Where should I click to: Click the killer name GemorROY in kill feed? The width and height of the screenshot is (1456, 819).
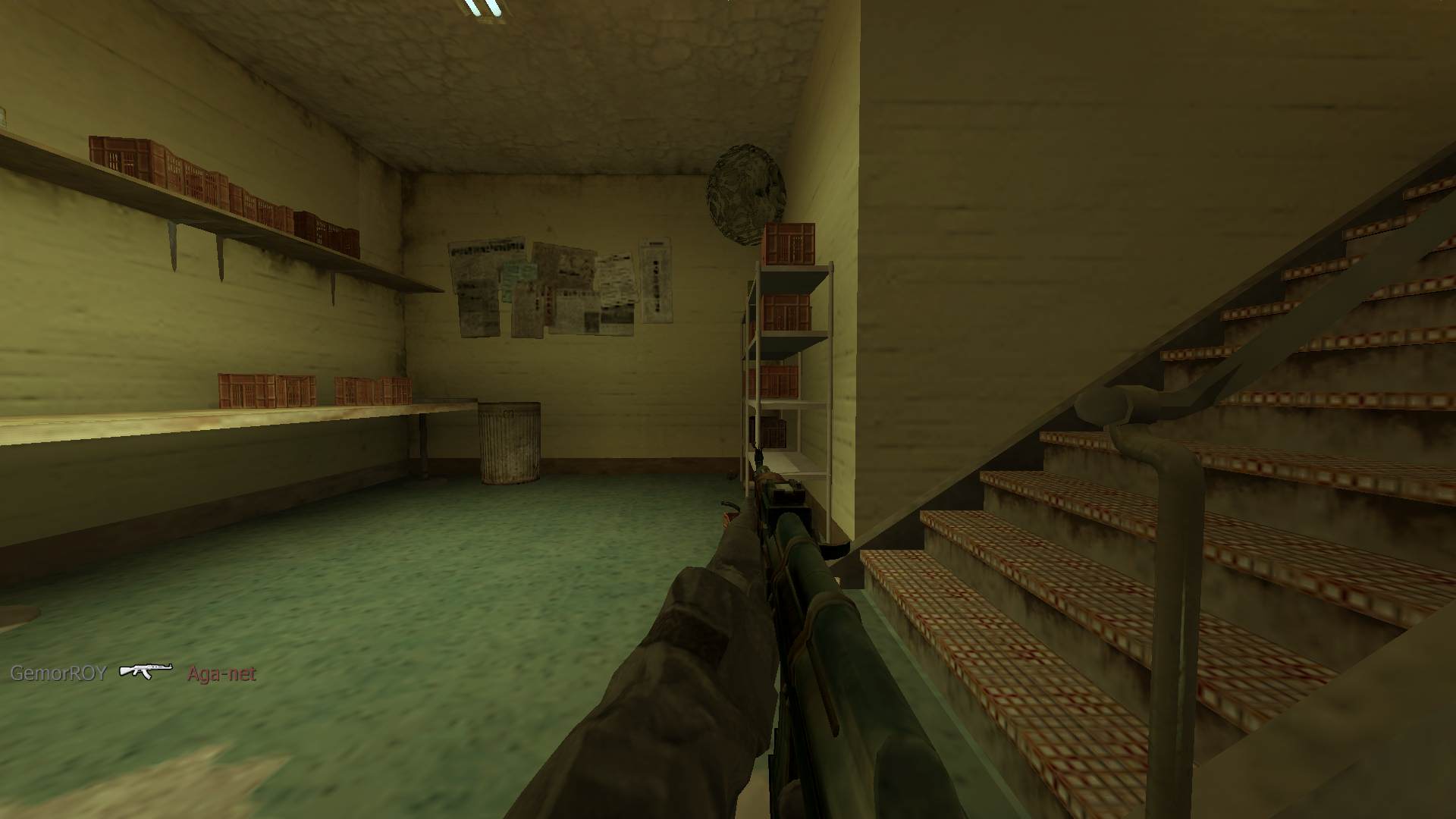tap(58, 673)
